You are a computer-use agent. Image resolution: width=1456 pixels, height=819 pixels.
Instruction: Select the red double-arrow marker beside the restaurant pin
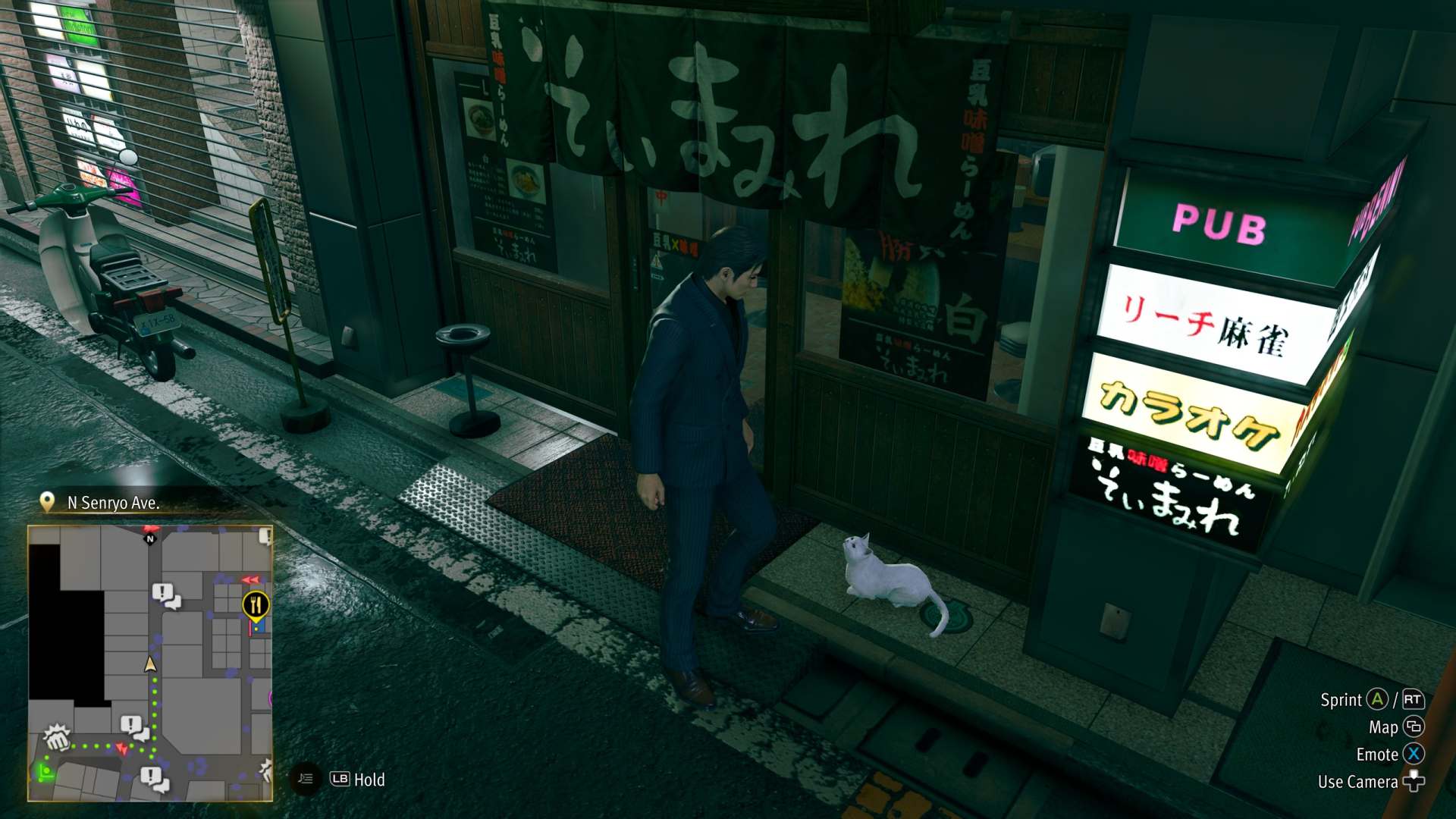pos(250,580)
